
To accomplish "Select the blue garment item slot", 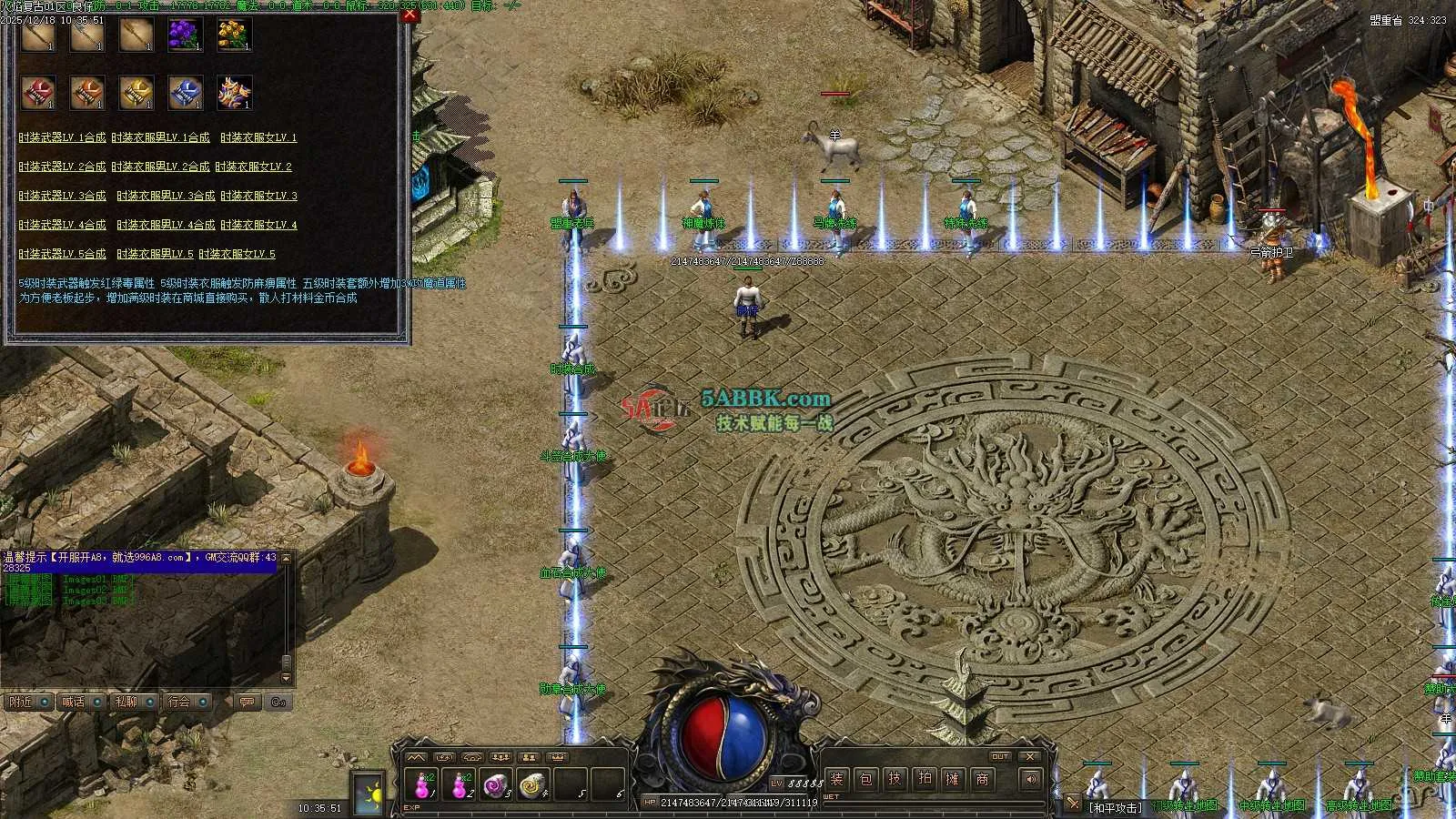I will (x=185, y=93).
